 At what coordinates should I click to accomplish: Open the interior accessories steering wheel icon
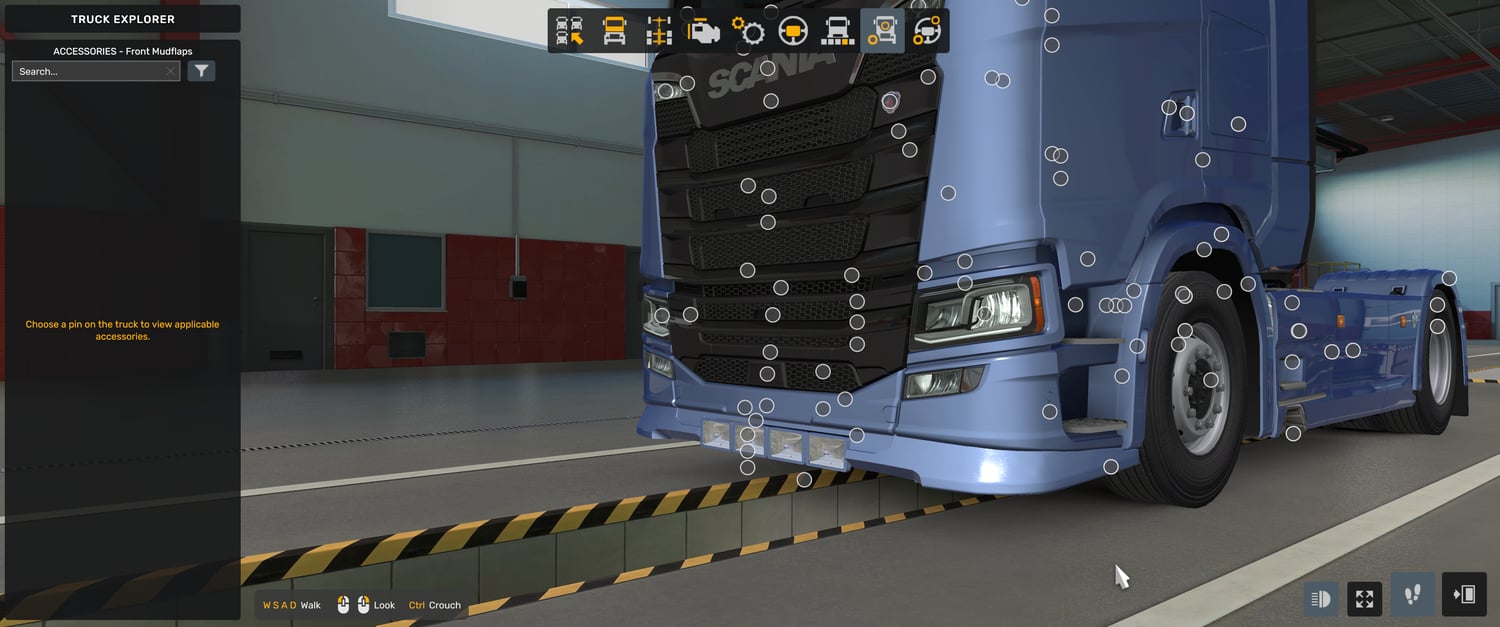[927, 31]
